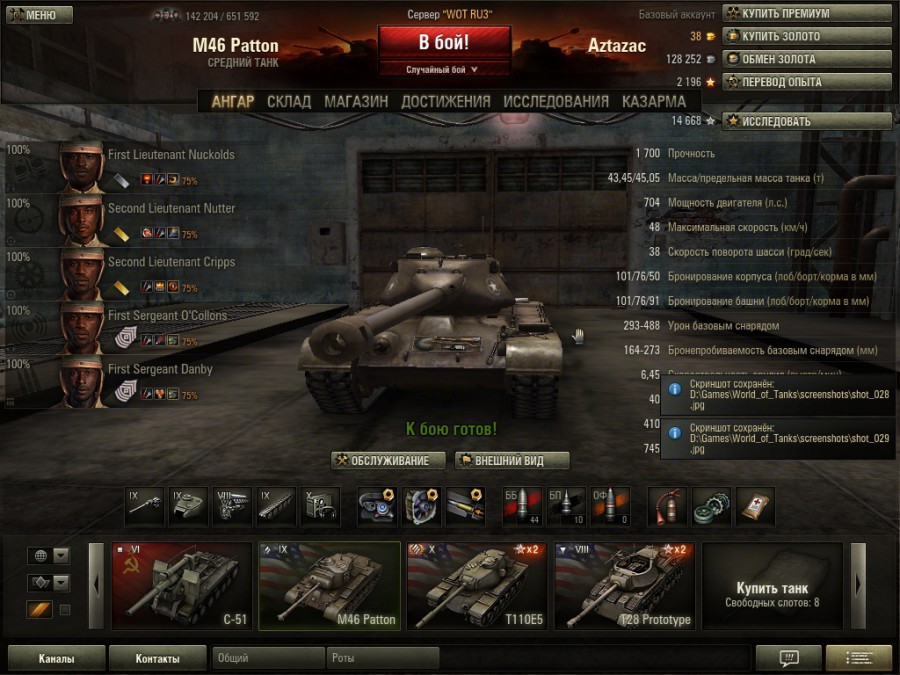Open the Магазин tab
900x675 pixels.
(356, 101)
